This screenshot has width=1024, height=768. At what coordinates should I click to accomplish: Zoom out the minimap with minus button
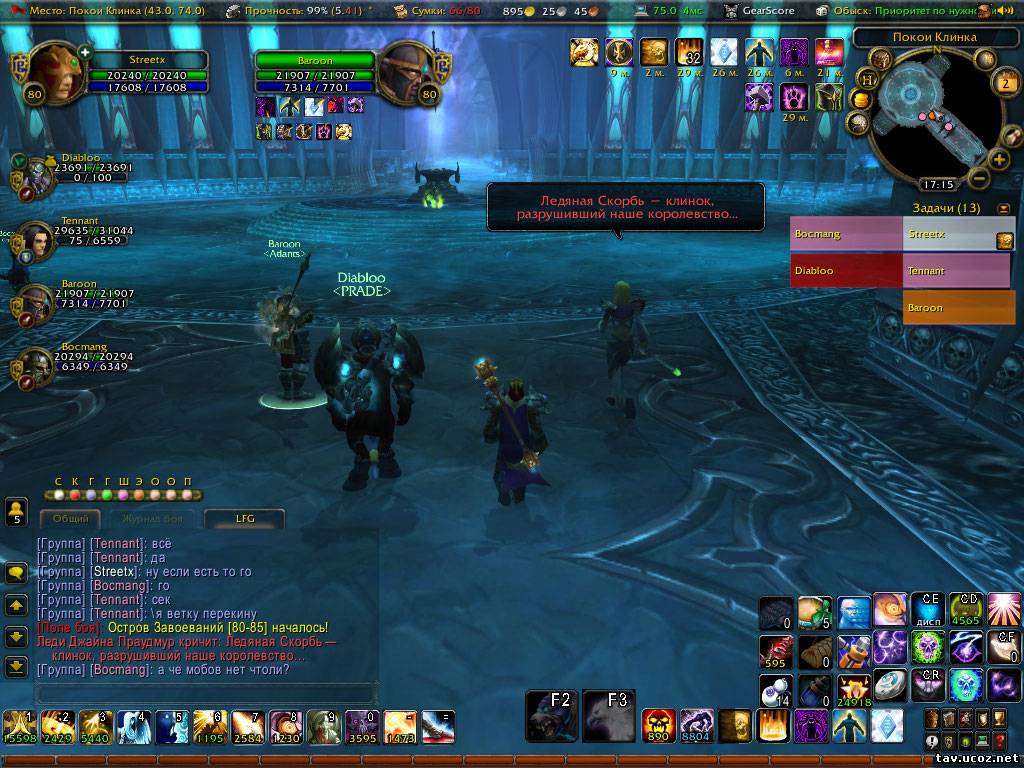click(979, 178)
